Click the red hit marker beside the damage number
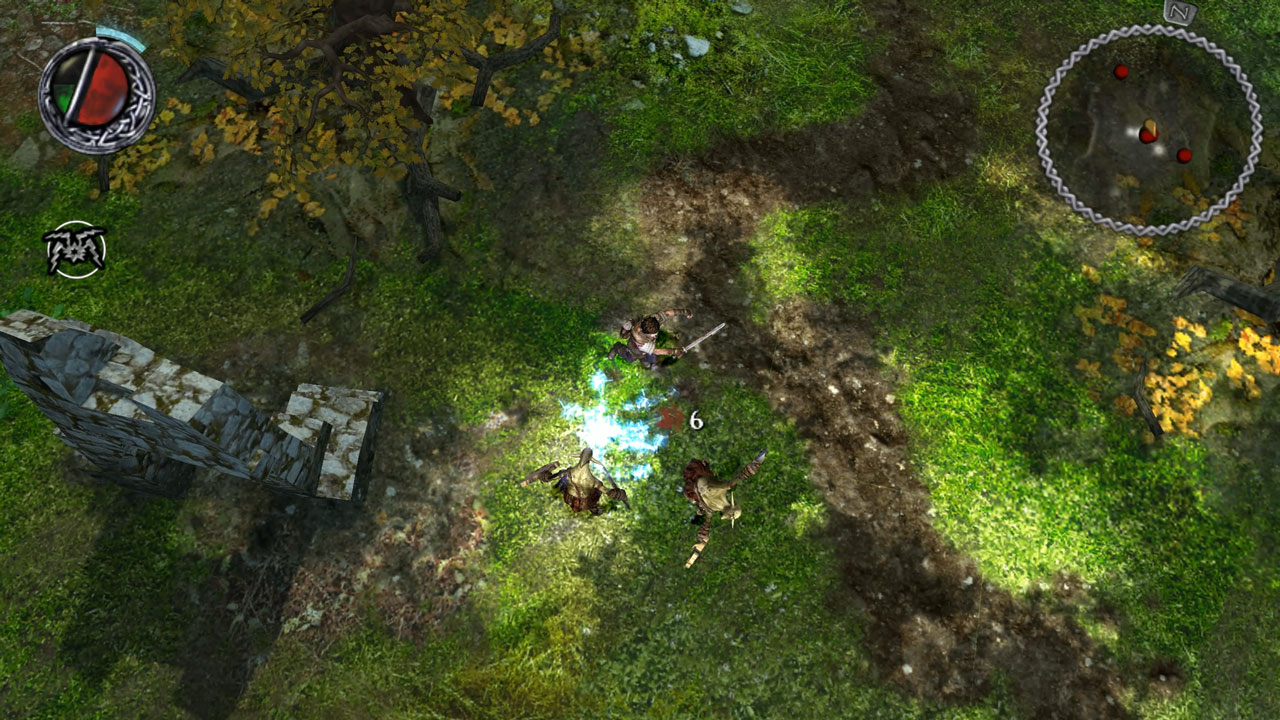The width and height of the screenshot is (1280, 720). 667,421
